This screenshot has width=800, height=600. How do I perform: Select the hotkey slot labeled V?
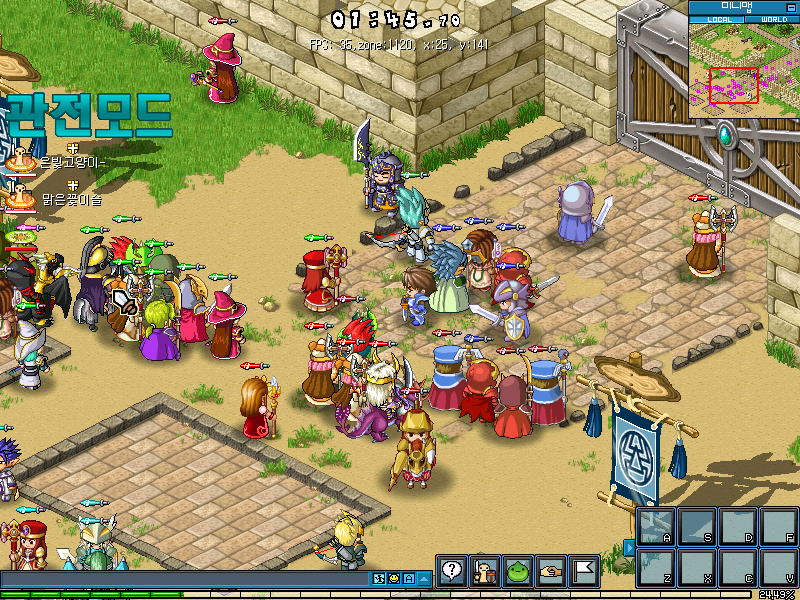pos(778,567)
